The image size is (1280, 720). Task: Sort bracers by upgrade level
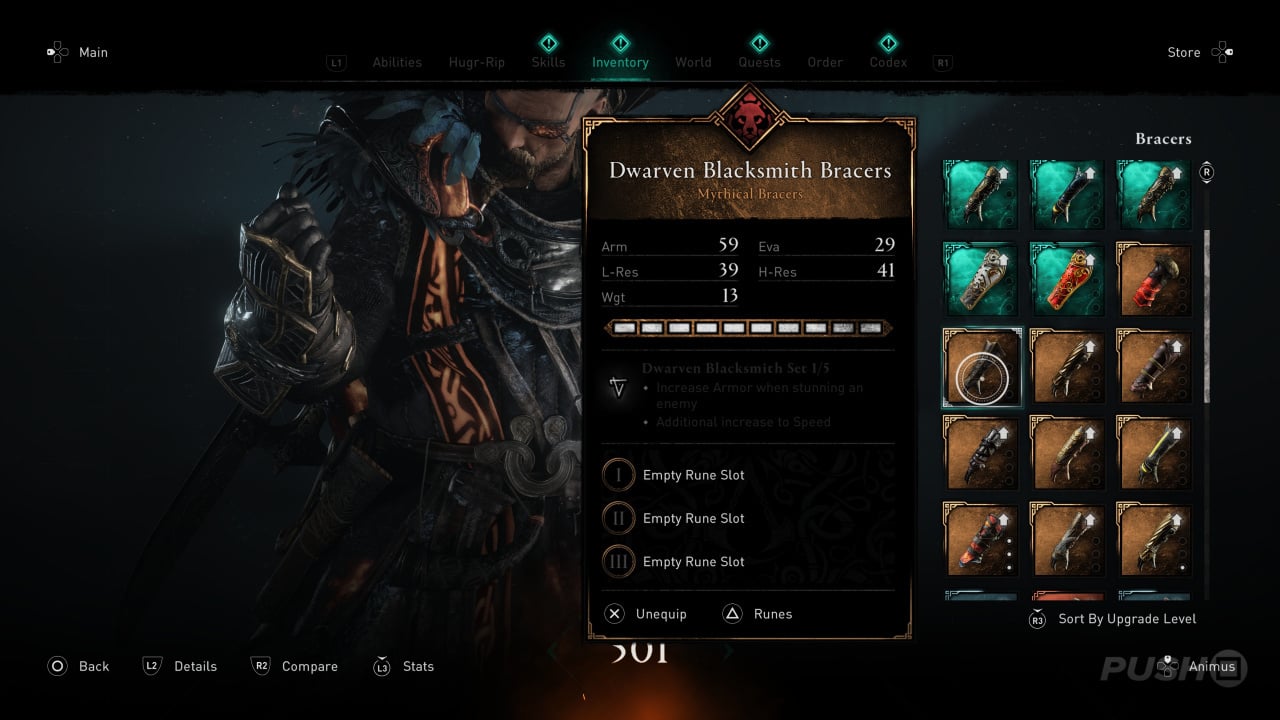click(1126, 619)
